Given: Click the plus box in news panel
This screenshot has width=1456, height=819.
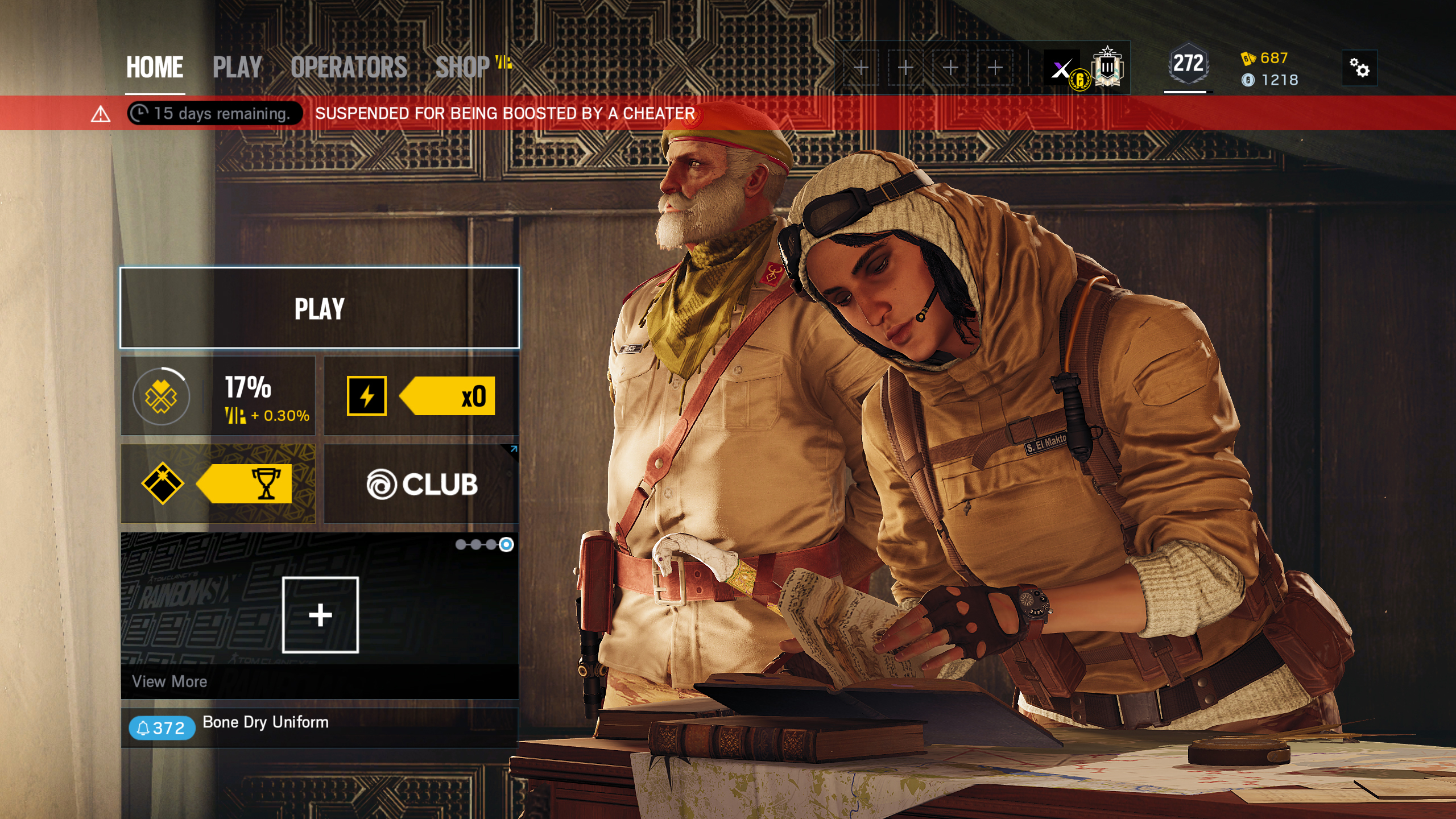Looking at the screenshot, I should pyautogui.click(x=320, y=615).
